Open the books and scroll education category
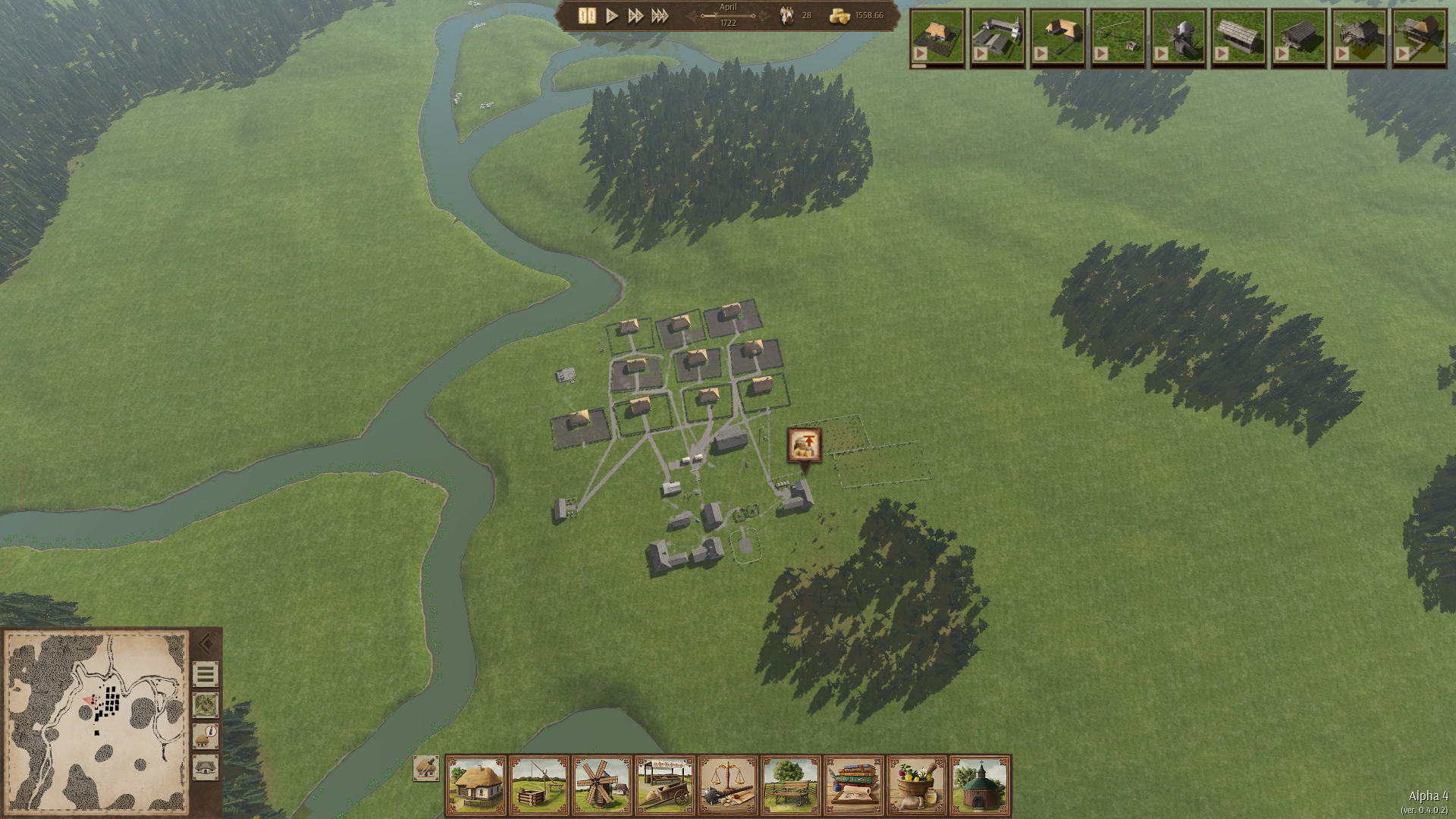This screenshot has width=1456, height=819. point(854,786)
